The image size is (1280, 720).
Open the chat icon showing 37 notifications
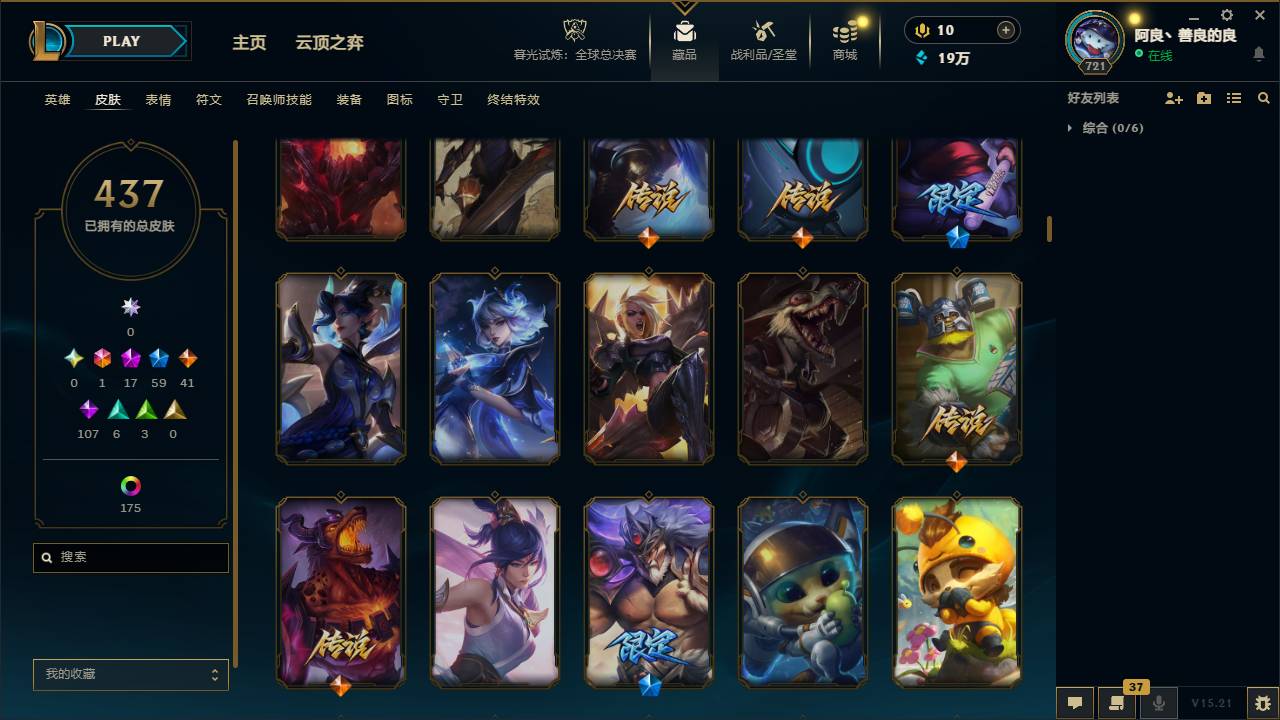tap(1117, 702)
